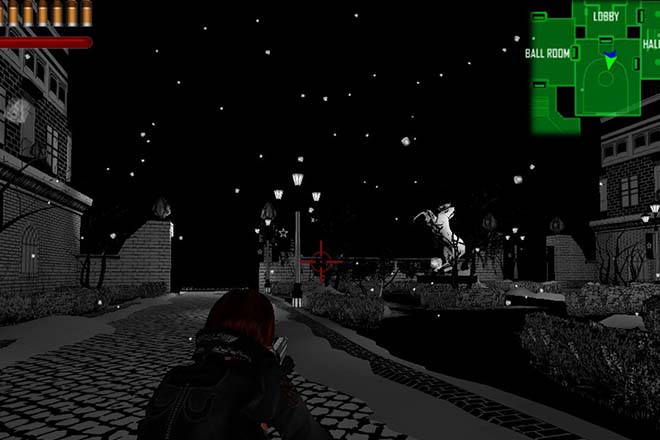Select the Ball Room label on minimap

pyautogui.click(x=547, y=53)
